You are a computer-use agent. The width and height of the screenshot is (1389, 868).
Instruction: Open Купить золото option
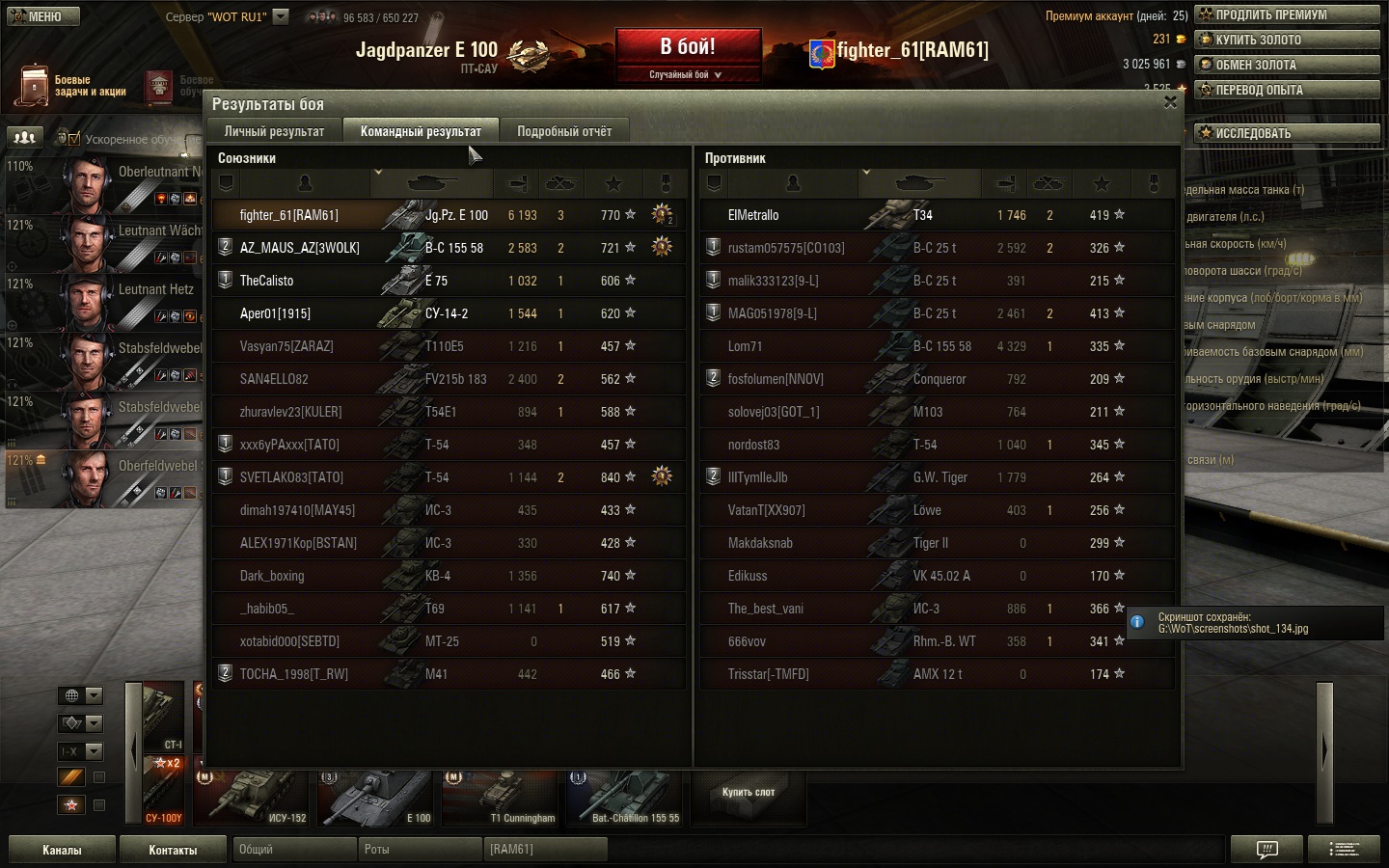coord(1287,40)
